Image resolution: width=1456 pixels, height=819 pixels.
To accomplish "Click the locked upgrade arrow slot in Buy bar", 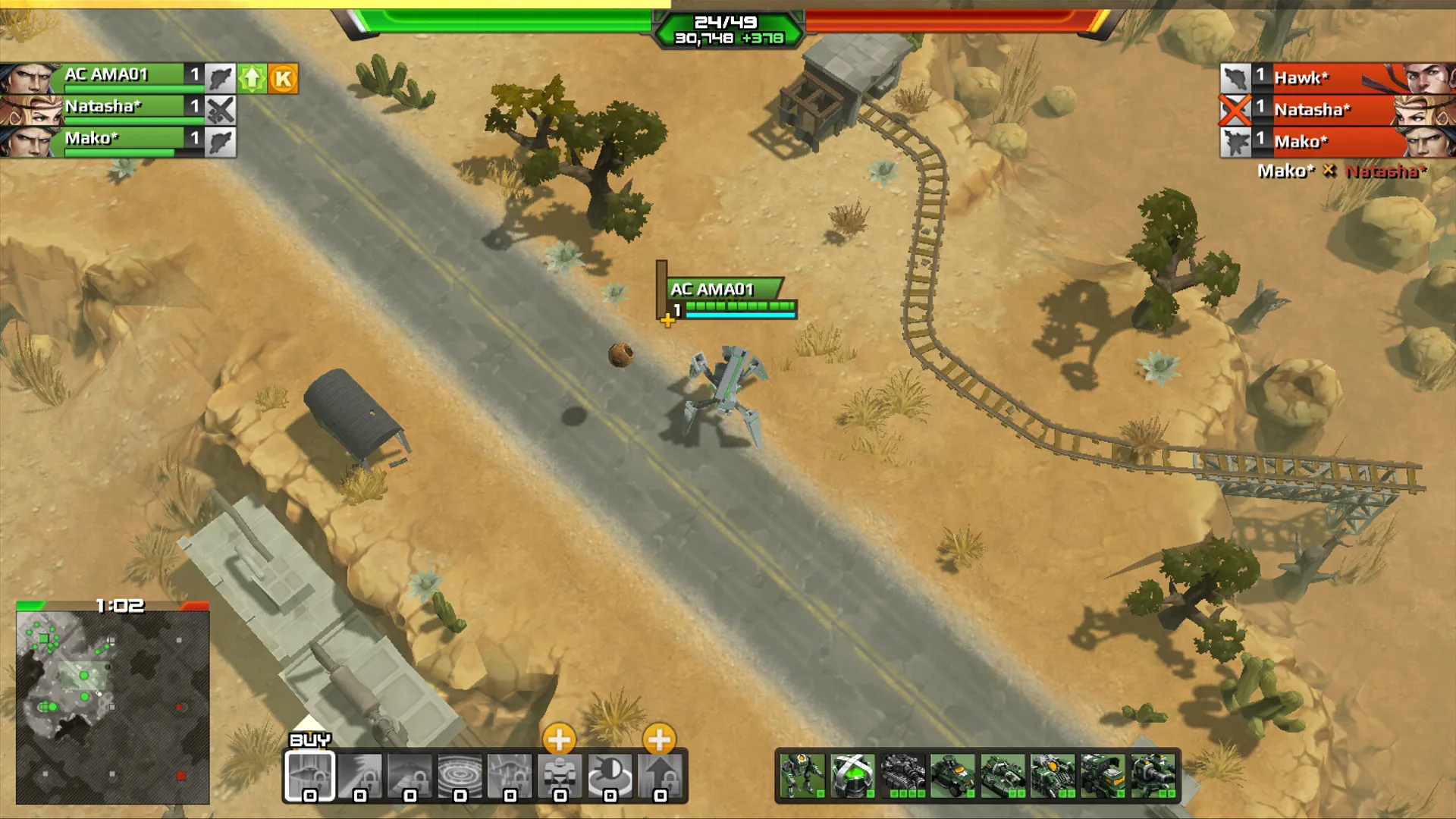I will point(659,775).
